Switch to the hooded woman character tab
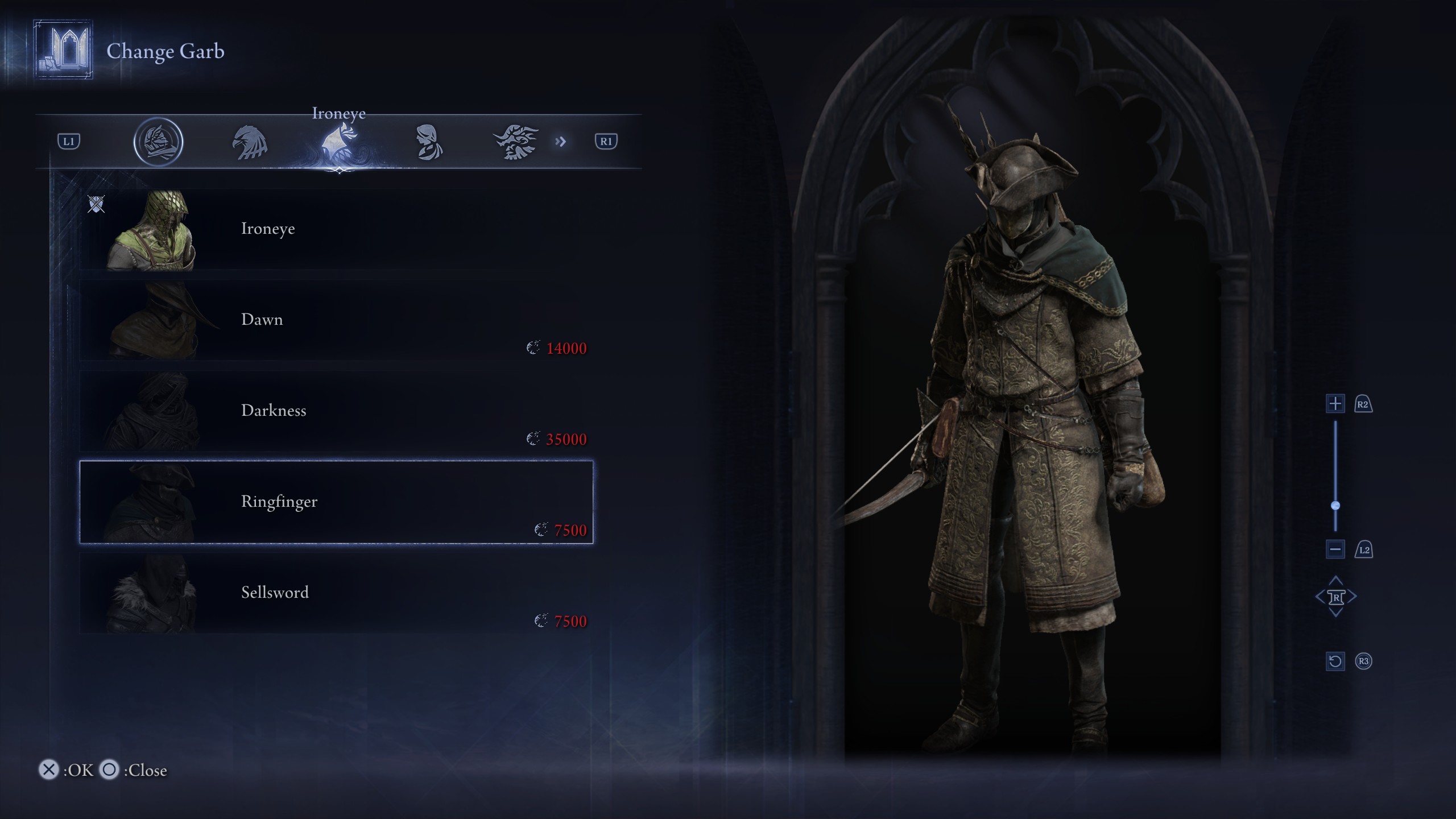The height and width of the screenshot is (819, 1456). tap(428, 142)
